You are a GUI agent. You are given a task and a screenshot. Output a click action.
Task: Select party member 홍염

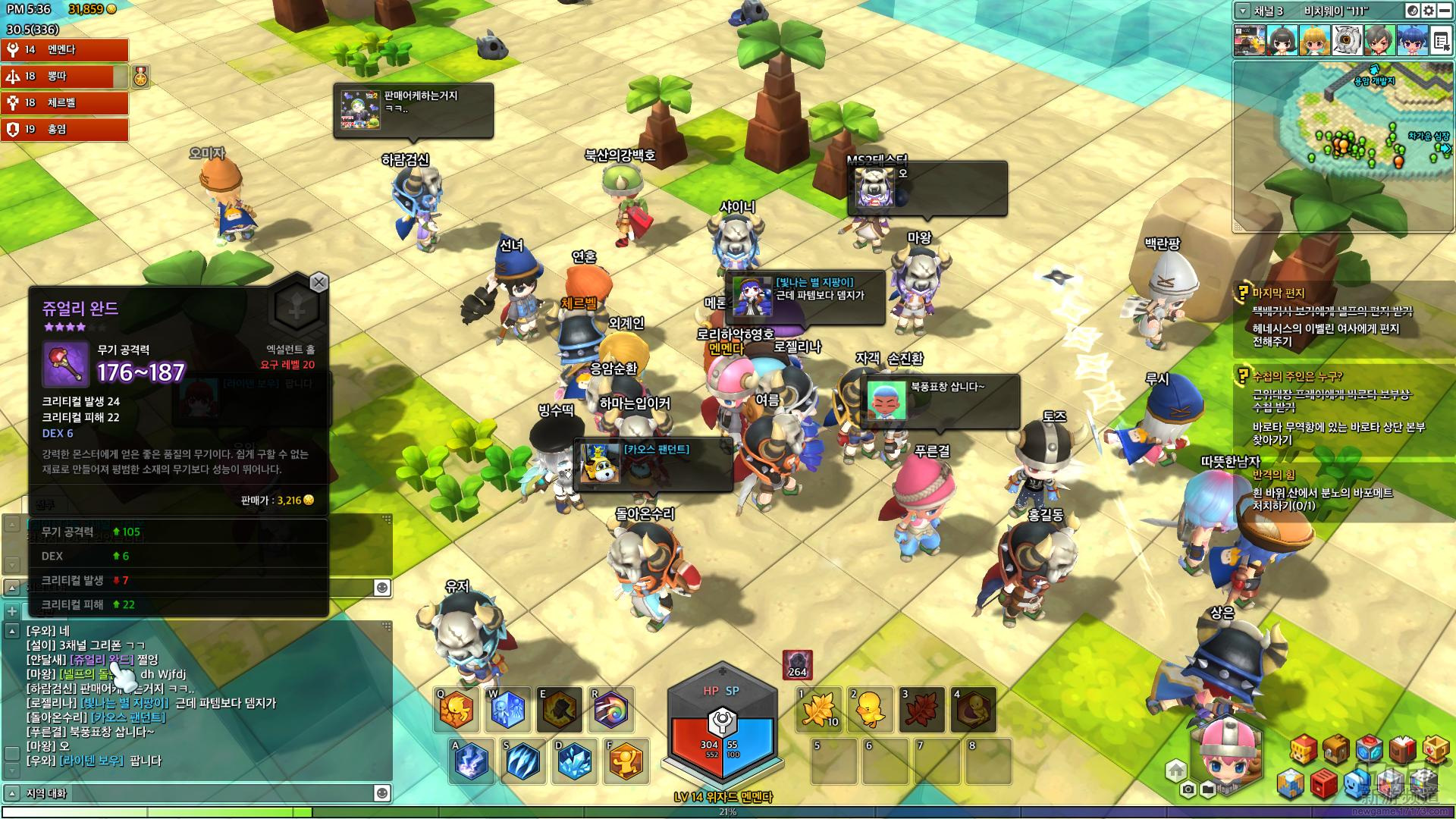pos(64,129)
